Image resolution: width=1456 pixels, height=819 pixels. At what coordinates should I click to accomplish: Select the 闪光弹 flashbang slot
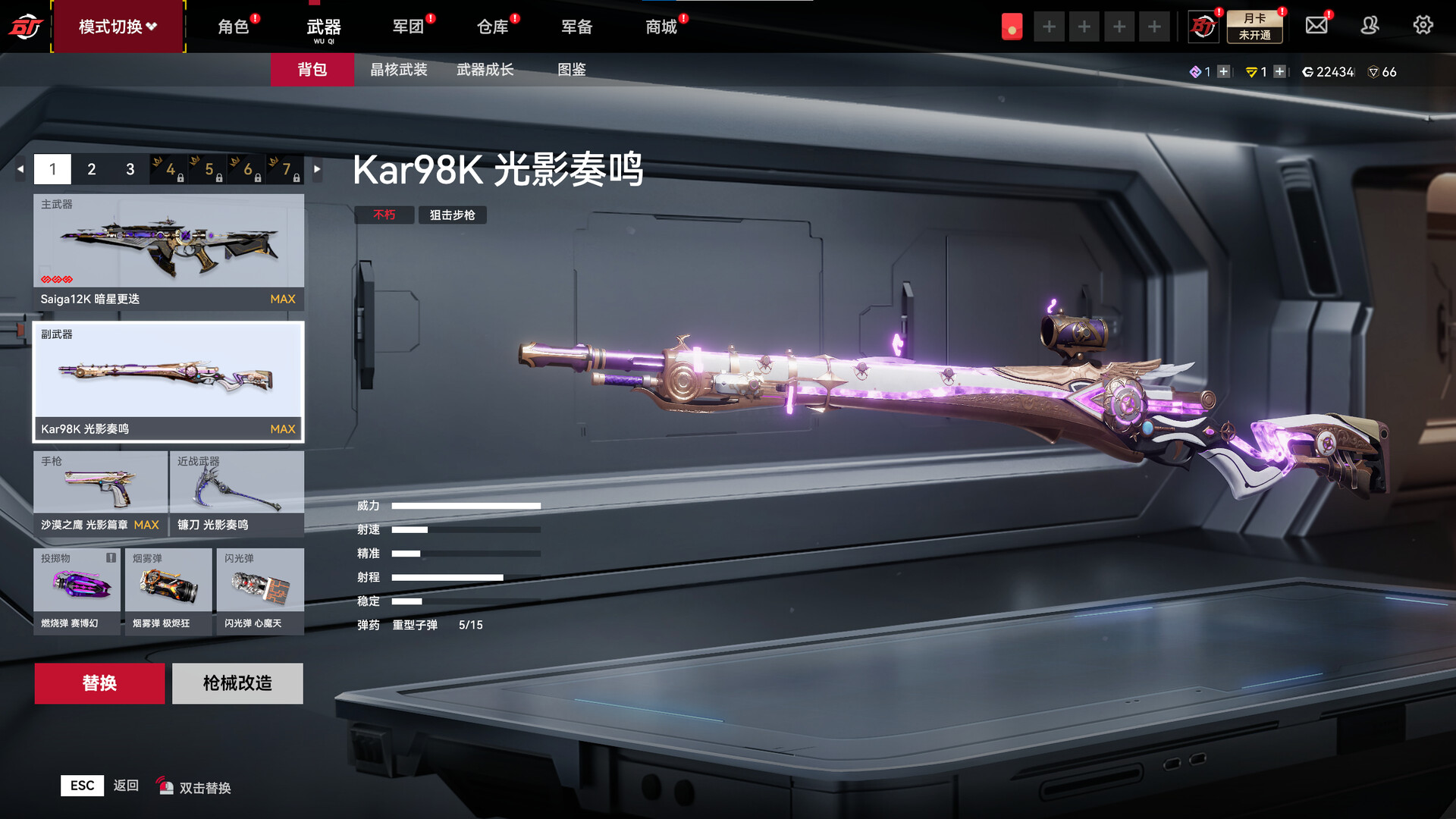point(260,591)
